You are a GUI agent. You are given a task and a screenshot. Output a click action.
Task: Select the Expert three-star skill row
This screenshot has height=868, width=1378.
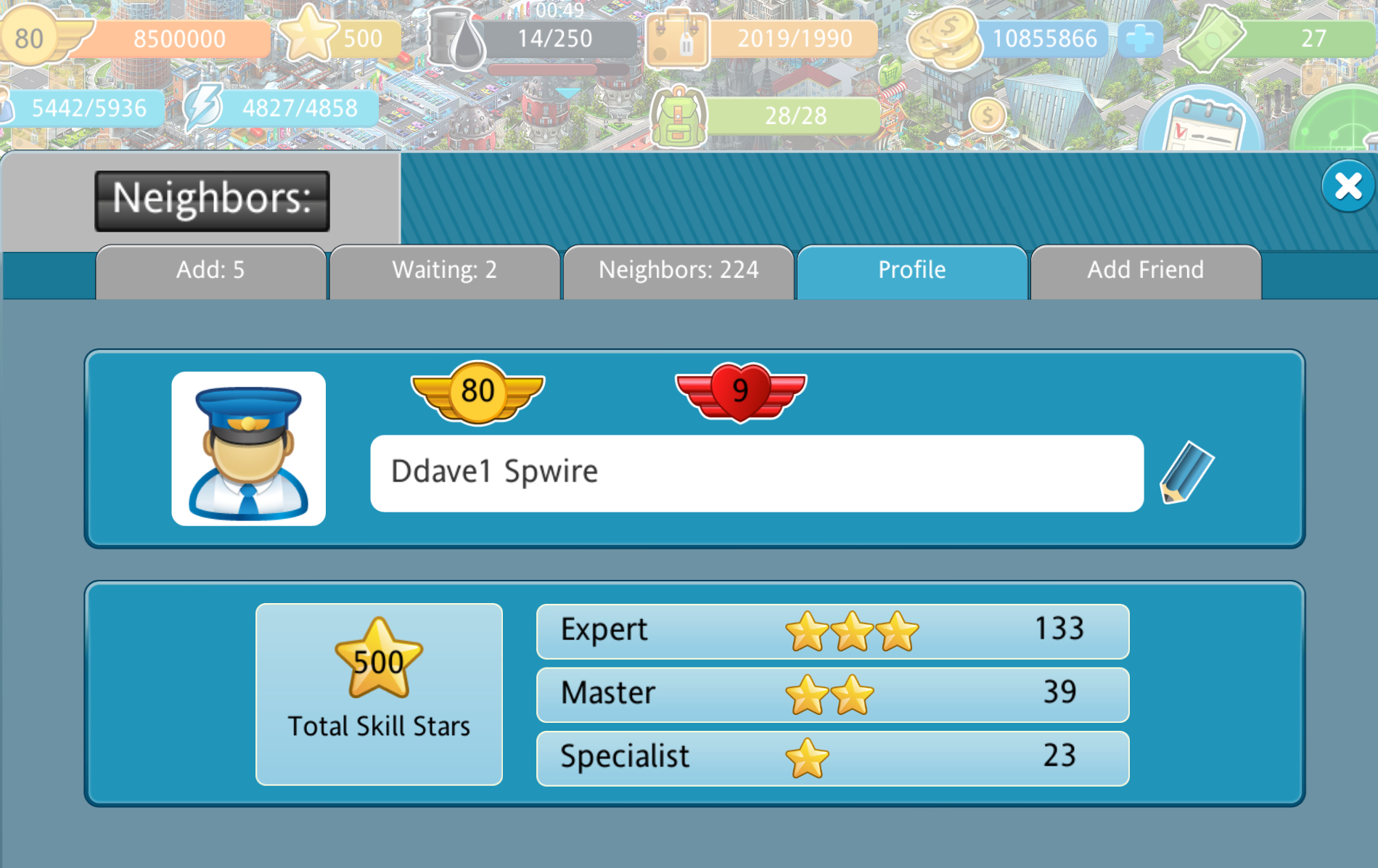coord(832,631)
